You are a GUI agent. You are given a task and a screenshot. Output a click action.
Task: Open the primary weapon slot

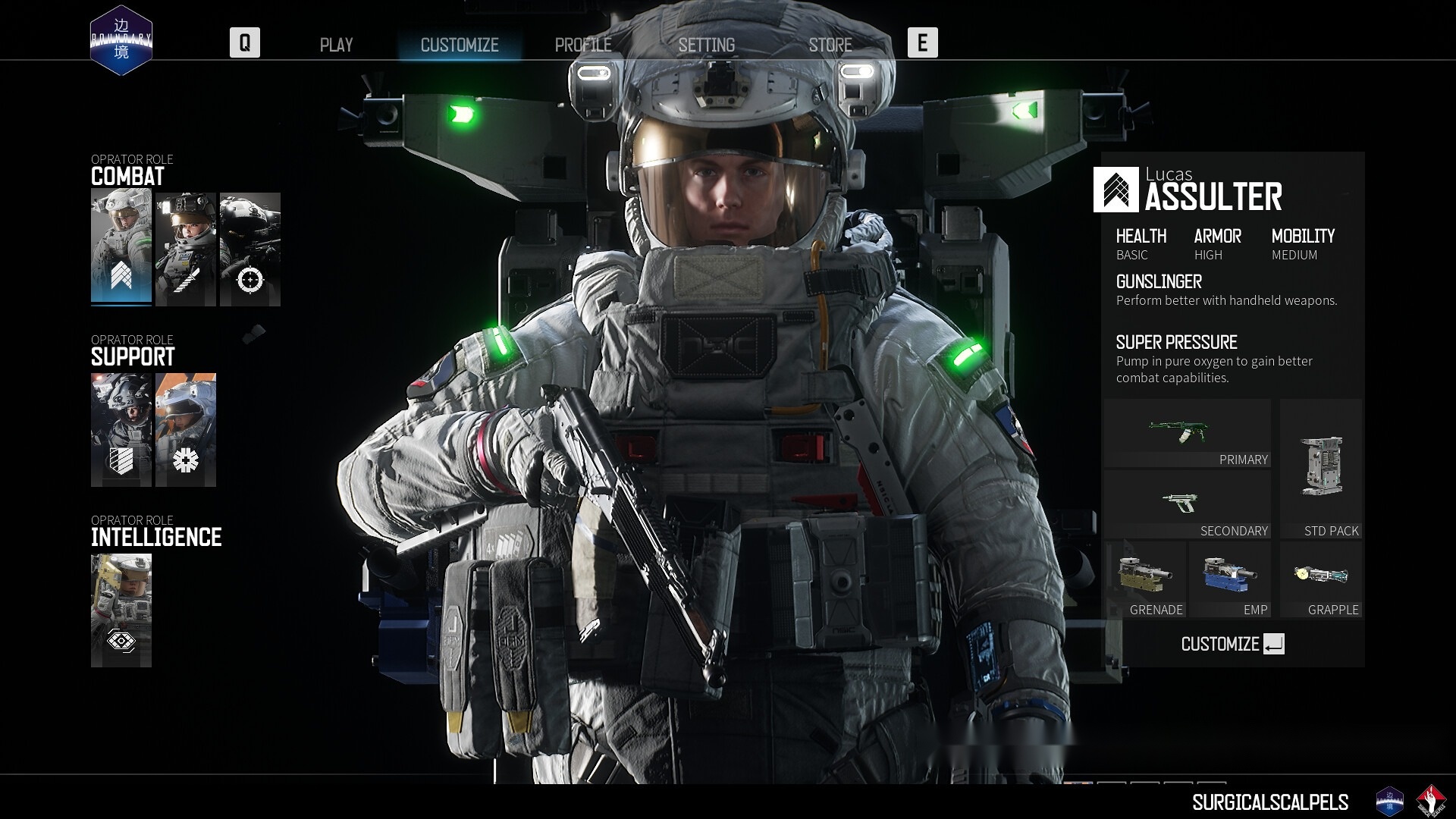(x=1187, y=432)
